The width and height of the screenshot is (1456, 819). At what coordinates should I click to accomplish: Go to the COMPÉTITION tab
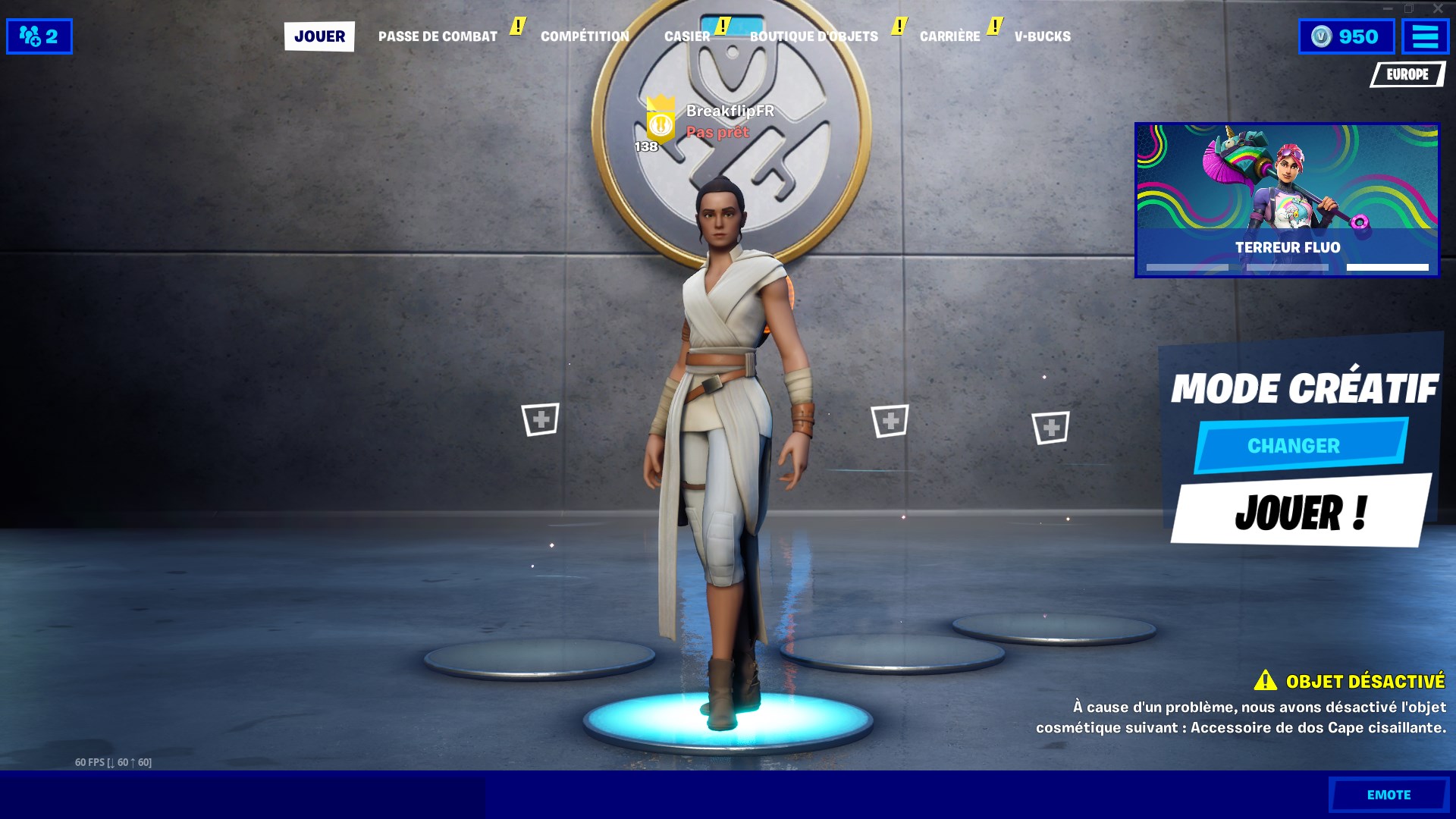click(x=585, y=36)
